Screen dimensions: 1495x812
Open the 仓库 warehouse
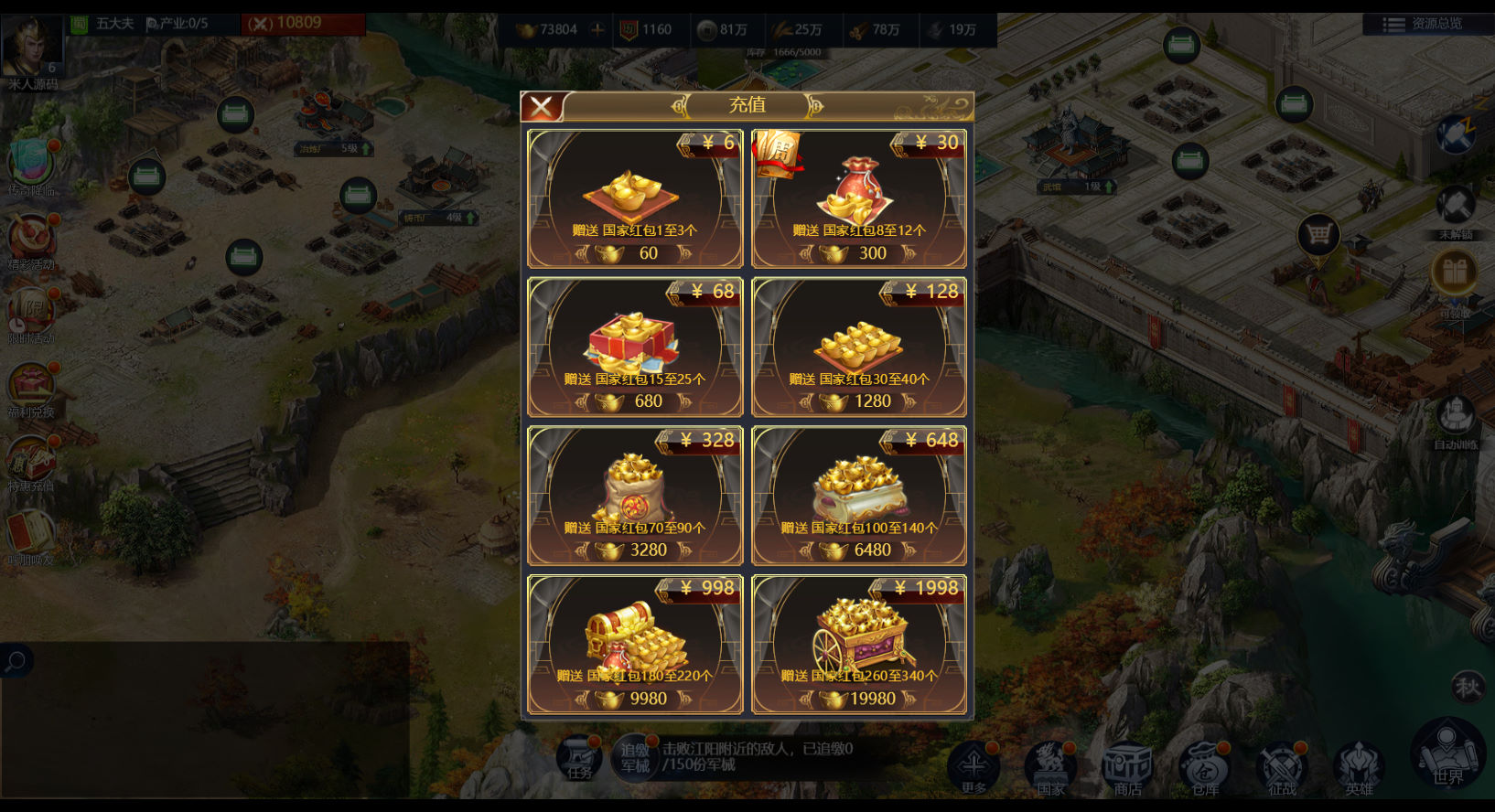[1205, 766]
